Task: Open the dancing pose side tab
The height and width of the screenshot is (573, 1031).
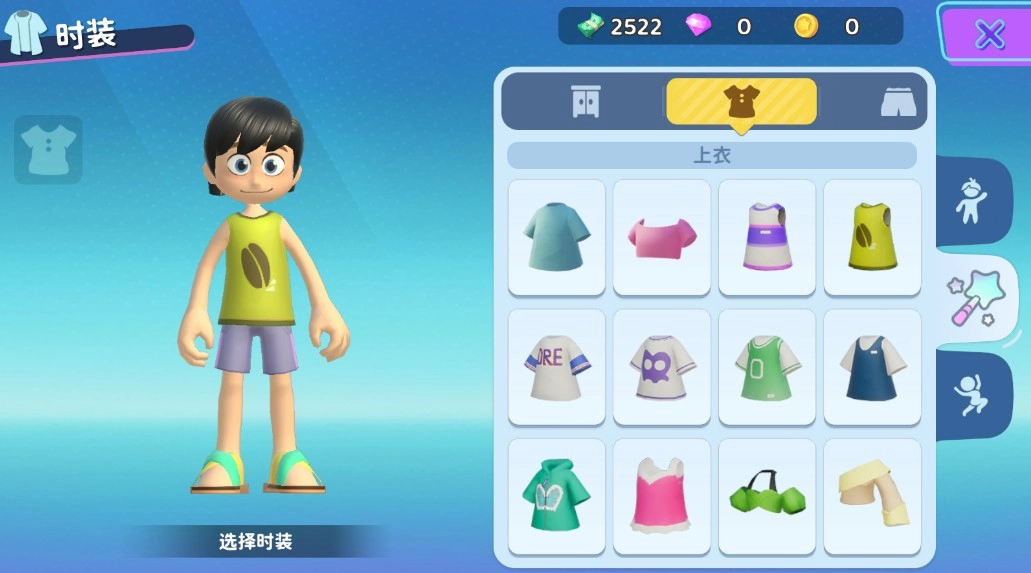Action: [x=969, y=395]
